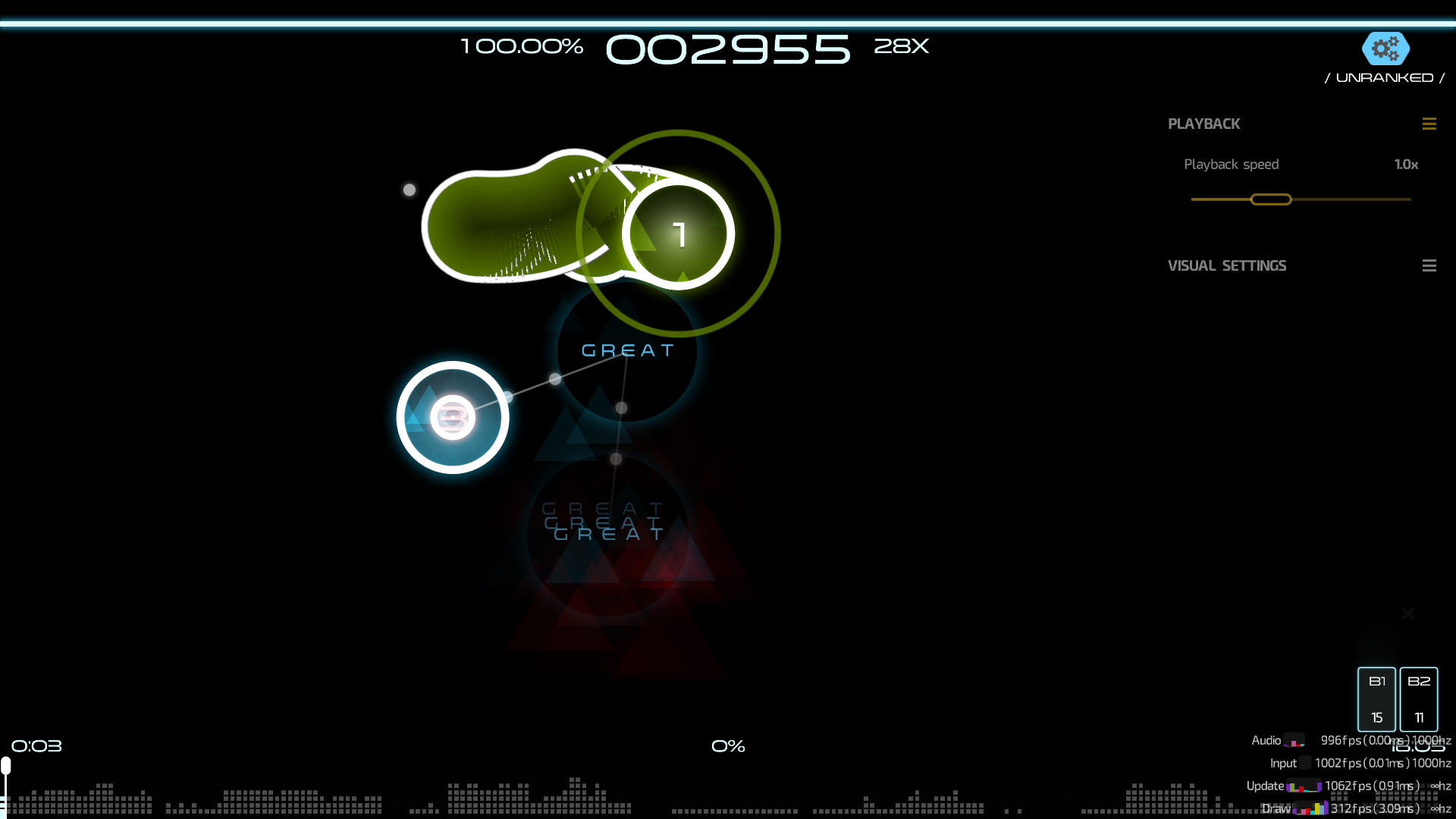Screen dimensions: 1456x819
Task: Click the Audio frame graph indicator
Action: pos(1294,742)
